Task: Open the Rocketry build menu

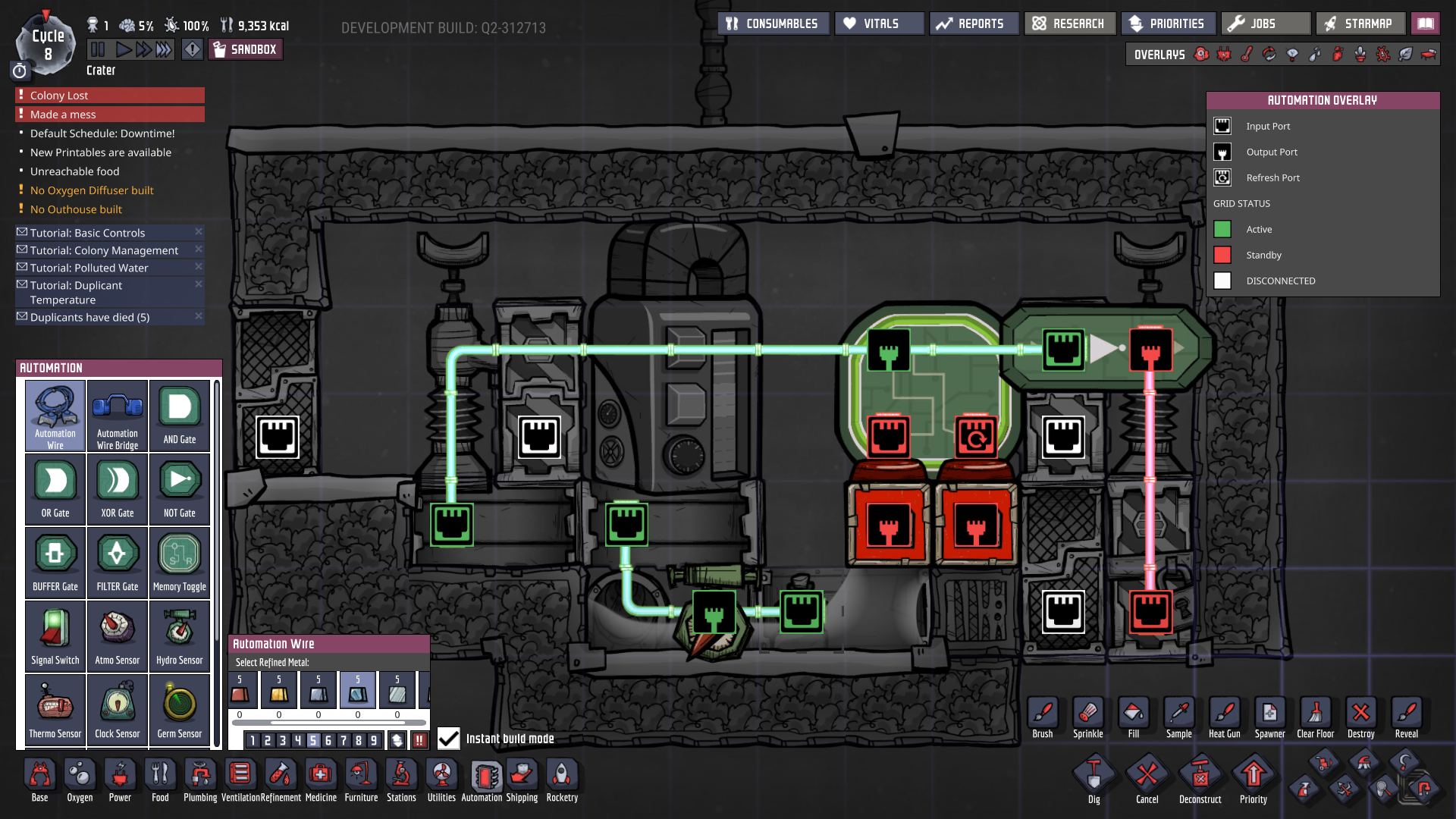Action: [561, 780]
